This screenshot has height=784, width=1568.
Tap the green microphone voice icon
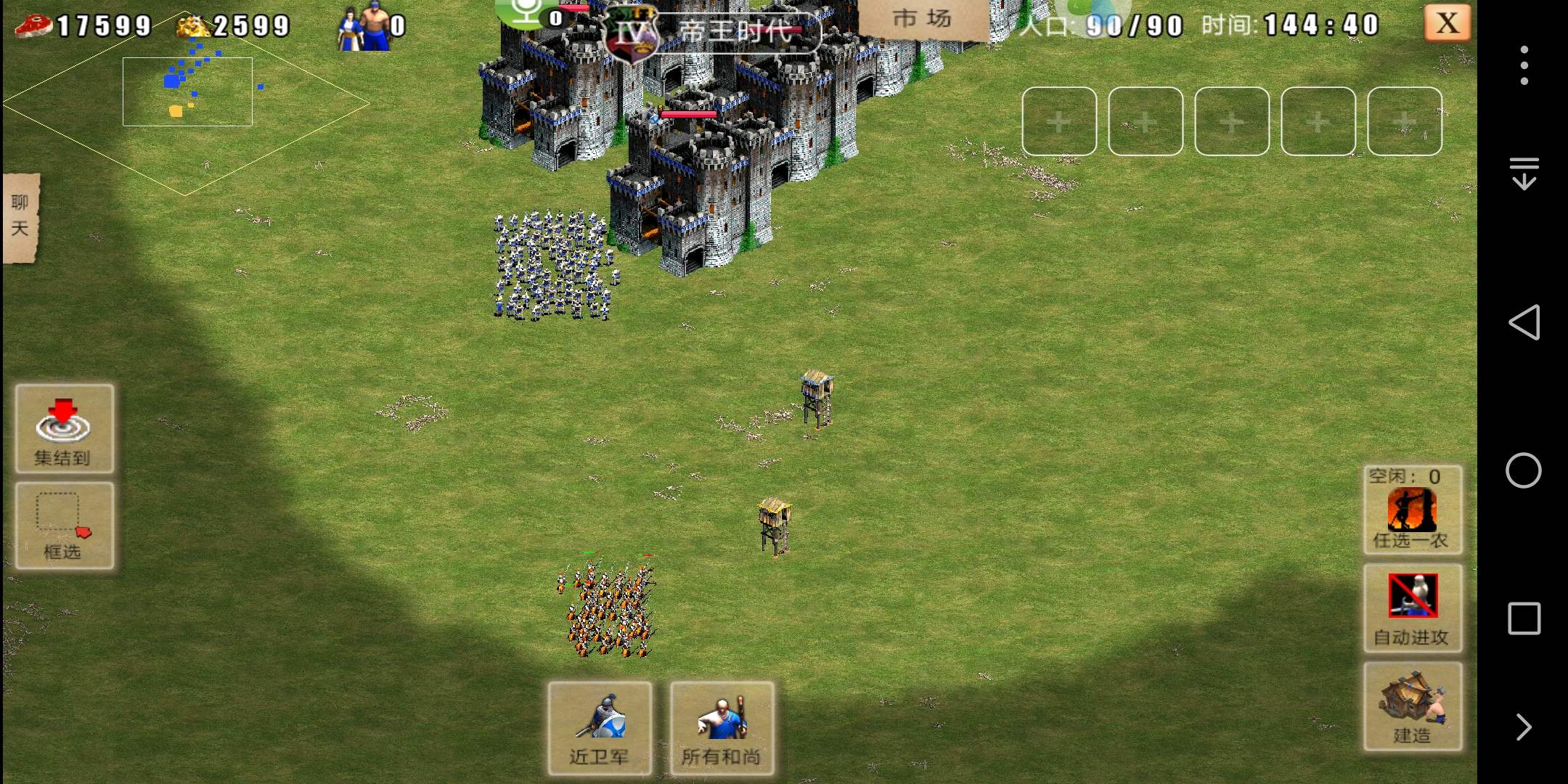click(528, 13)
